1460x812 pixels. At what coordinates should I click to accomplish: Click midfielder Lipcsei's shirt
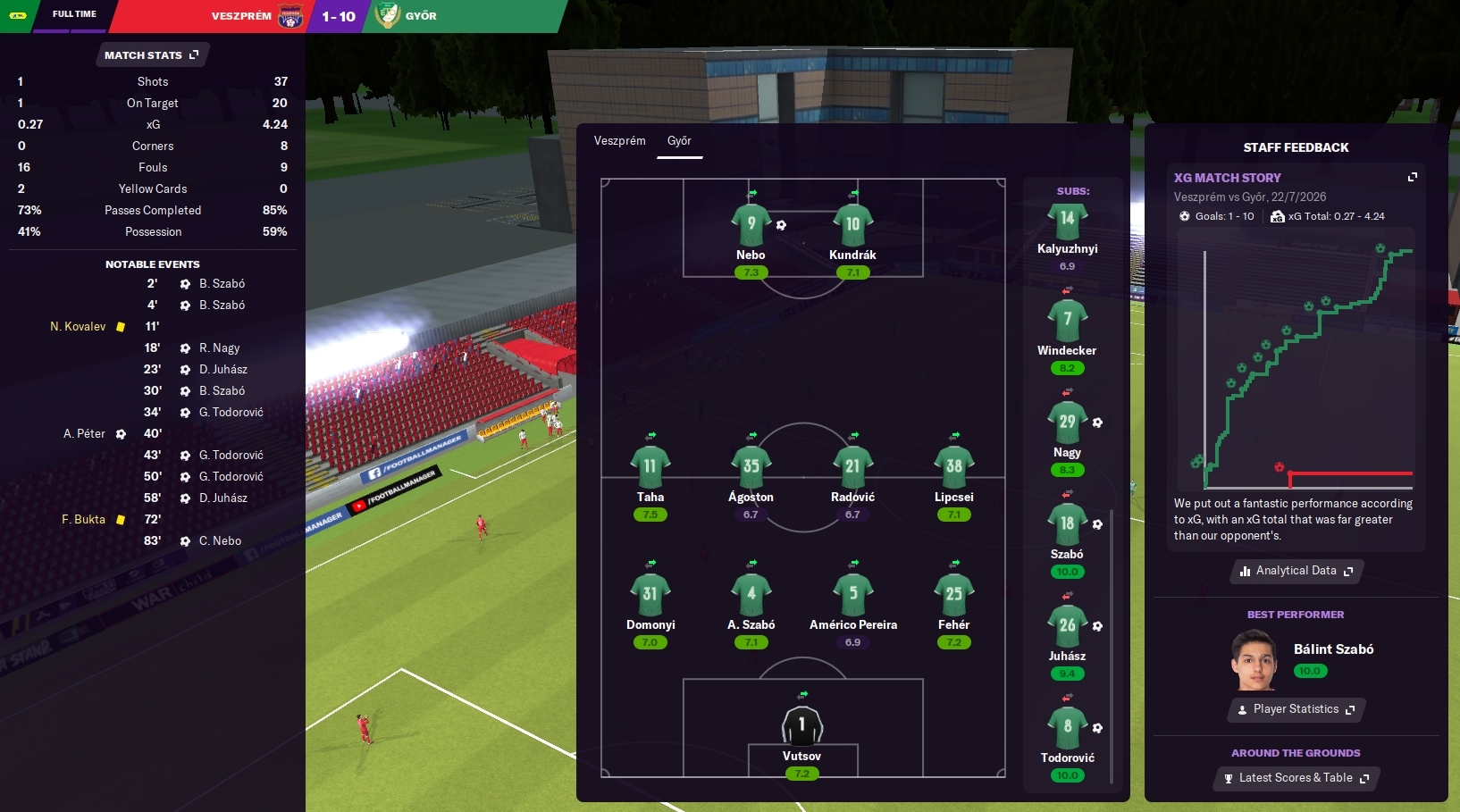(x=953, y=467)
